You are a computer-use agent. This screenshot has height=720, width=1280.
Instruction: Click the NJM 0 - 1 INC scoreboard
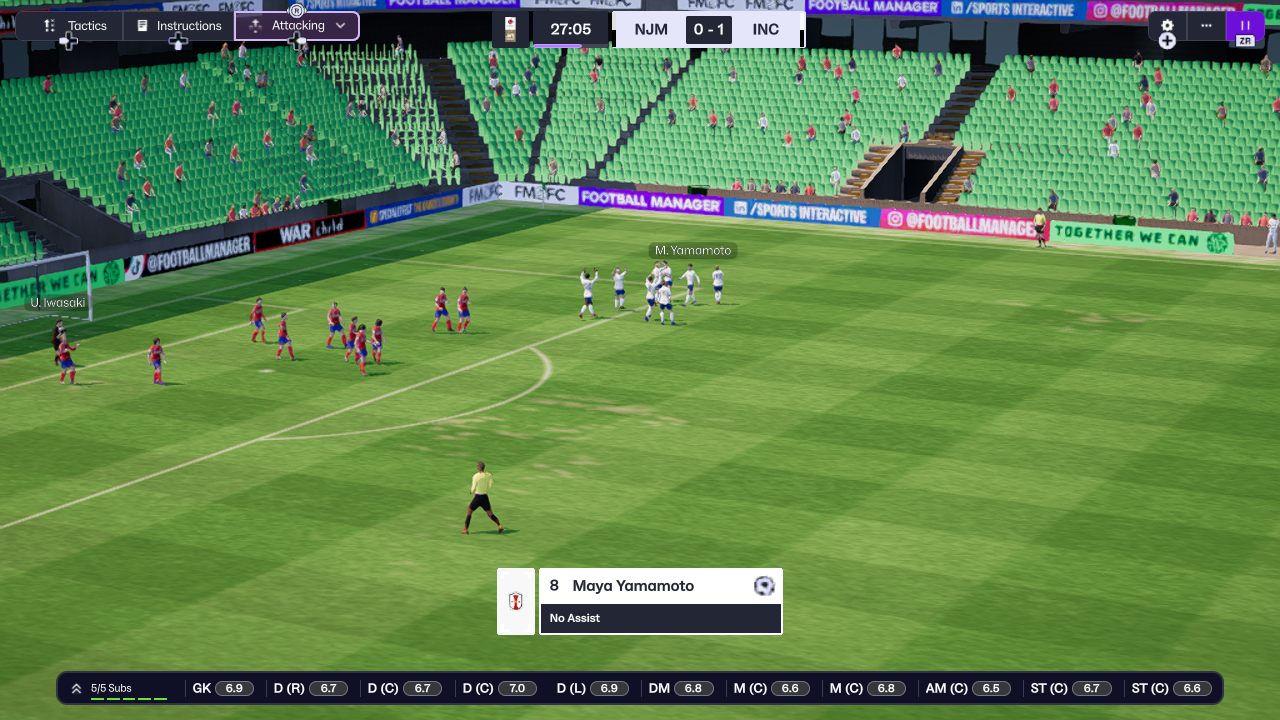click(707, 29)
